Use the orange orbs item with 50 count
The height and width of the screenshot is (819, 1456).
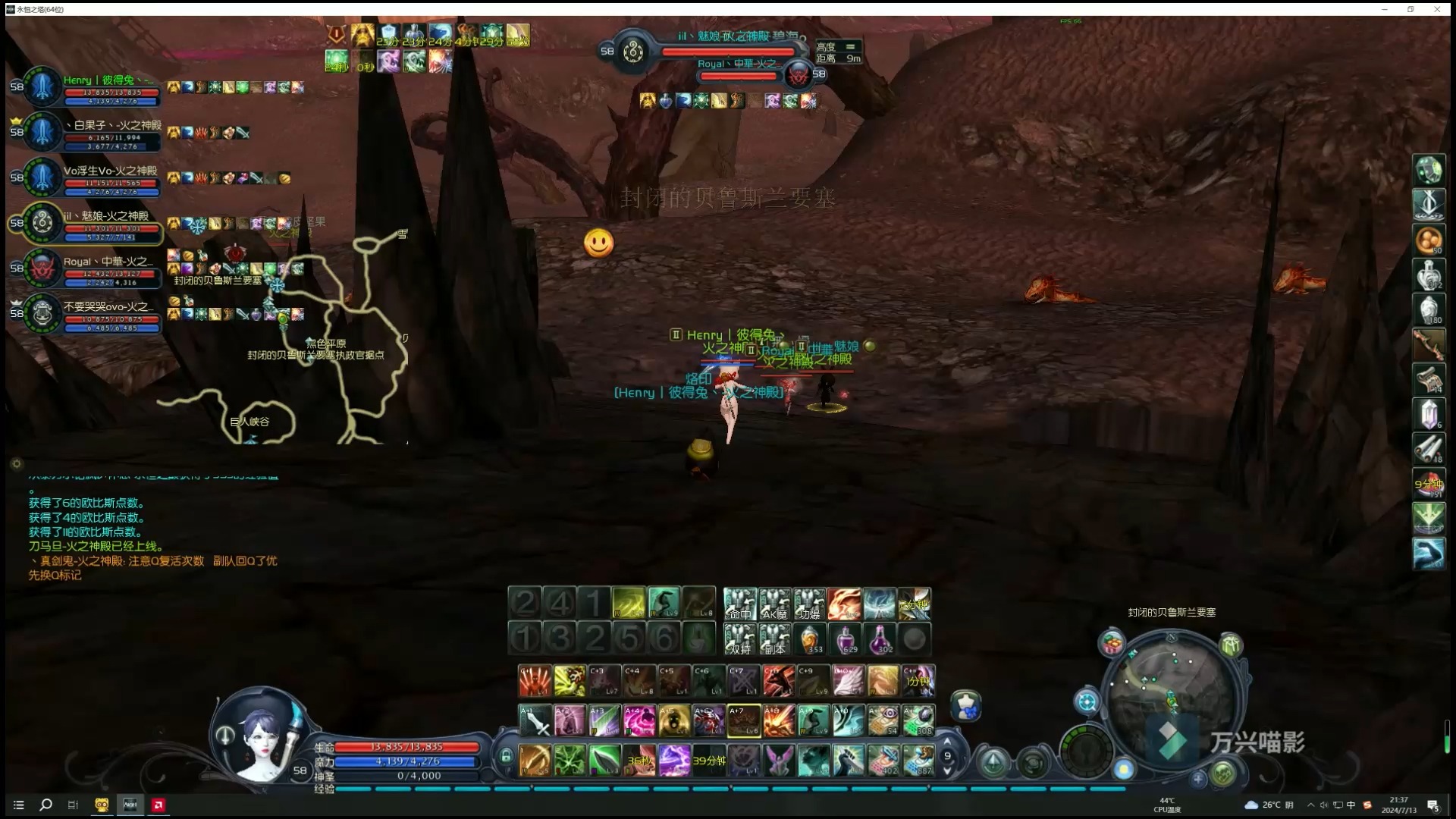(1429, 240)
